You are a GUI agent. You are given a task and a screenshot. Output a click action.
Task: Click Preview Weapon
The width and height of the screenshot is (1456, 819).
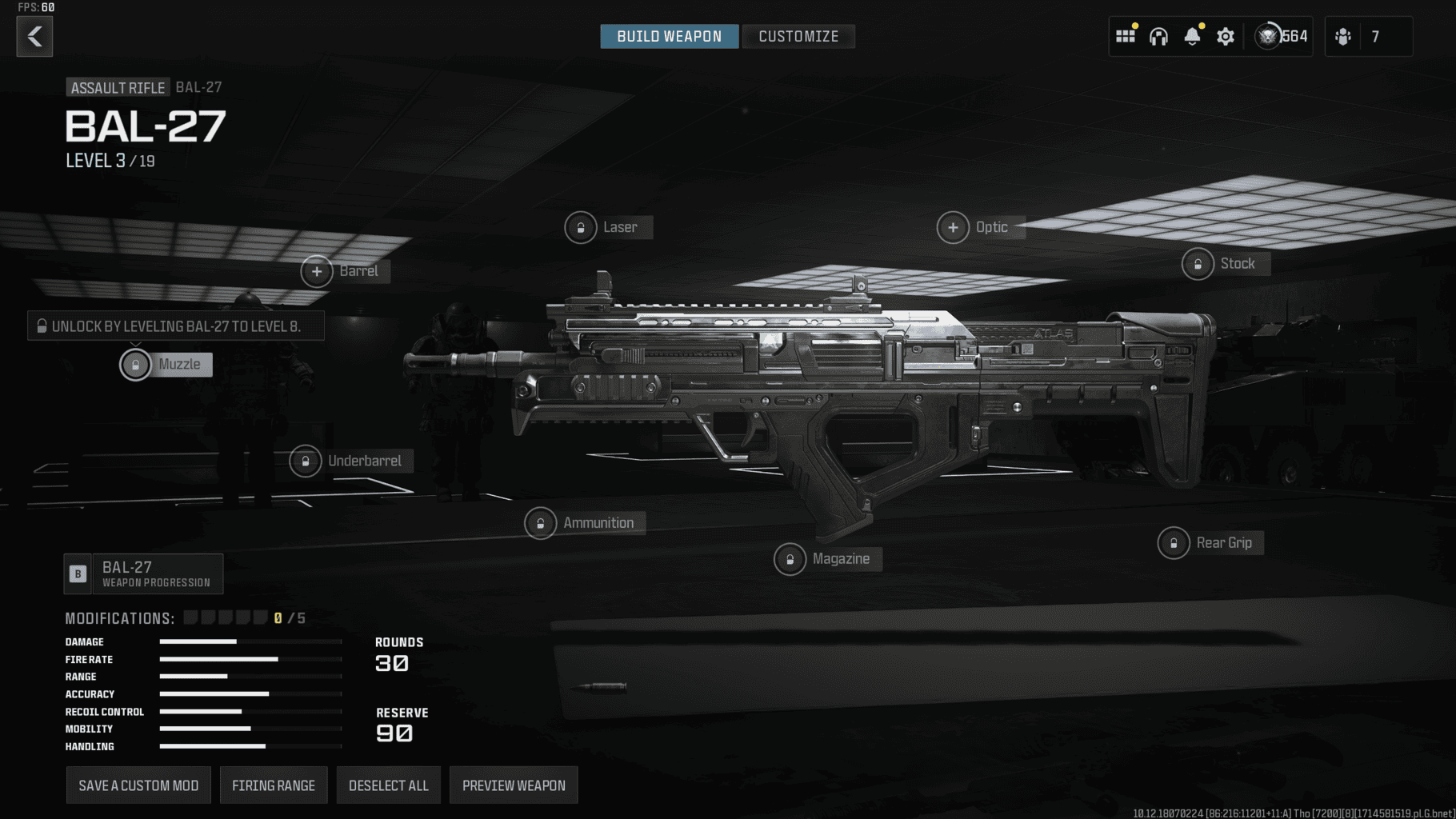[x=514, y=785]
